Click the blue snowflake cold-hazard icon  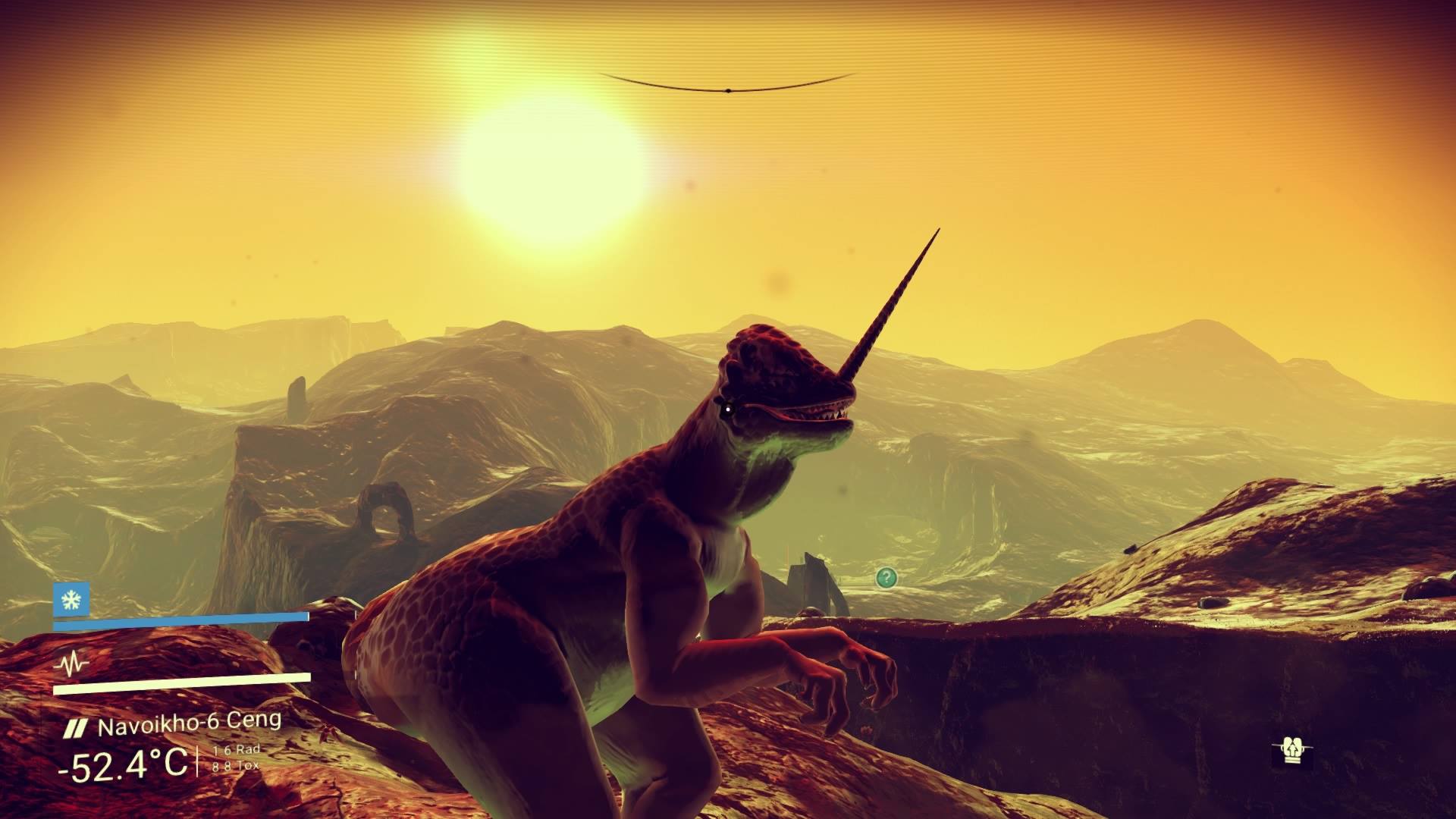[x=71, y=601]
